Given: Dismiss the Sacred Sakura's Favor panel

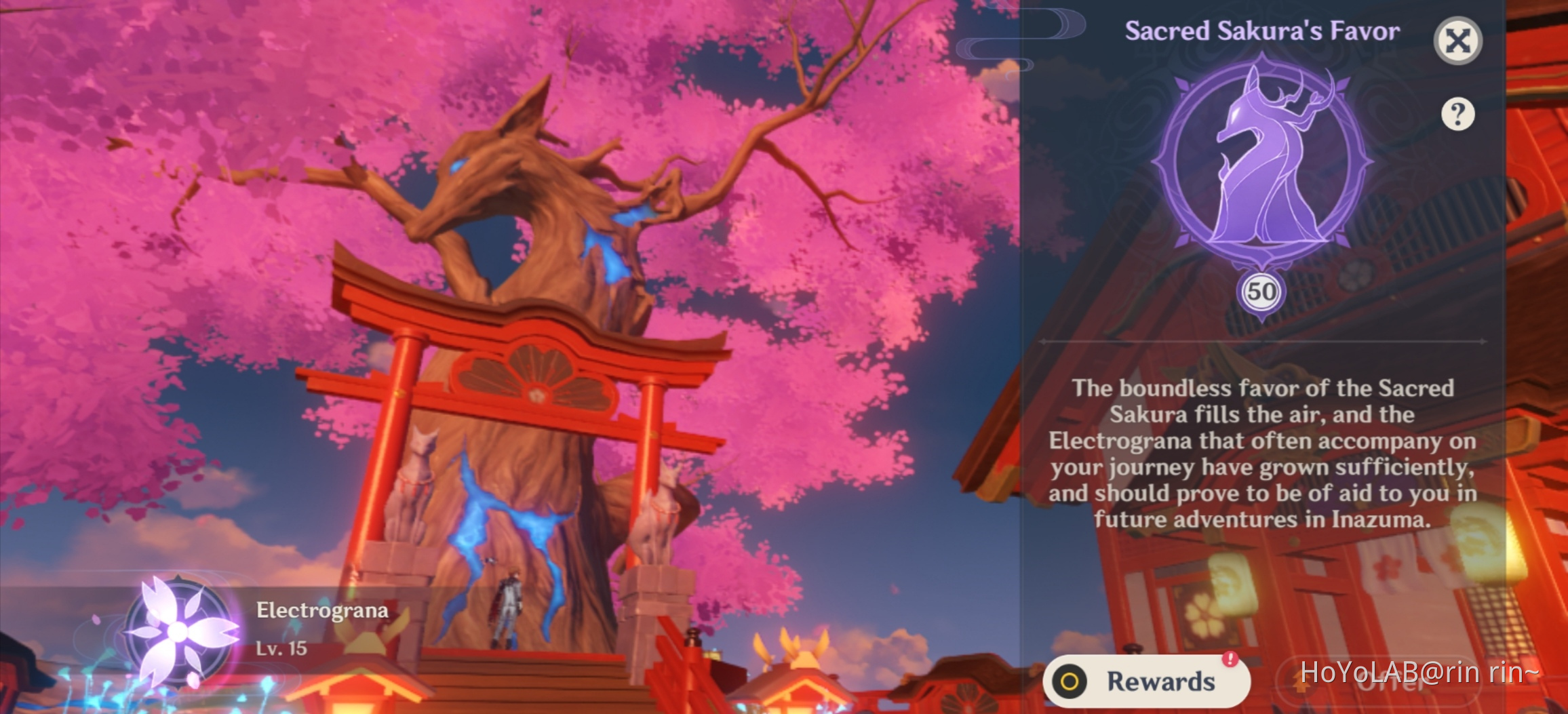Looking at the screenshot, I should point(1457,40).
